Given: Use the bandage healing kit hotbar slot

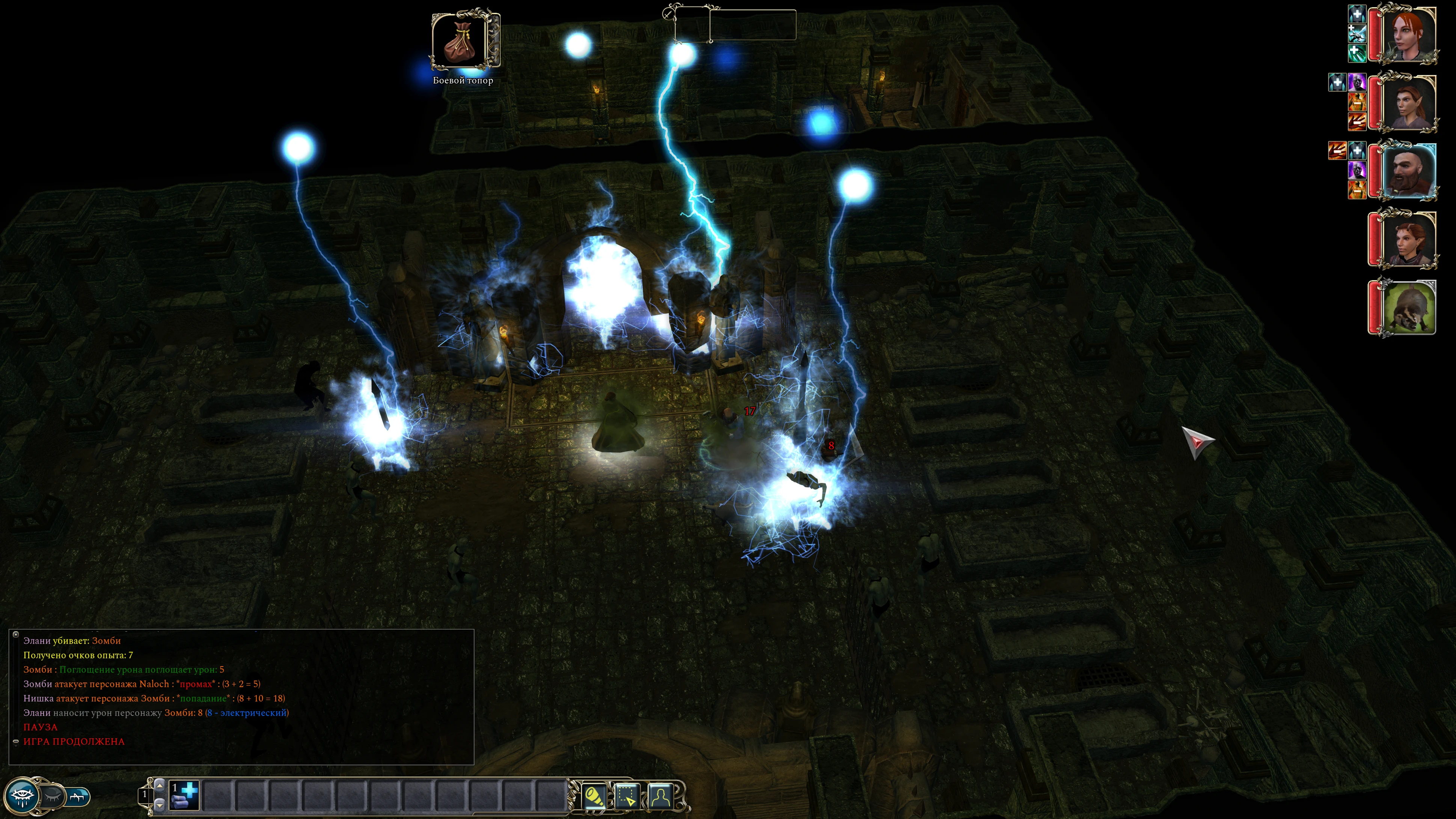Looking at the screenshot, I should tap(184, 795).
